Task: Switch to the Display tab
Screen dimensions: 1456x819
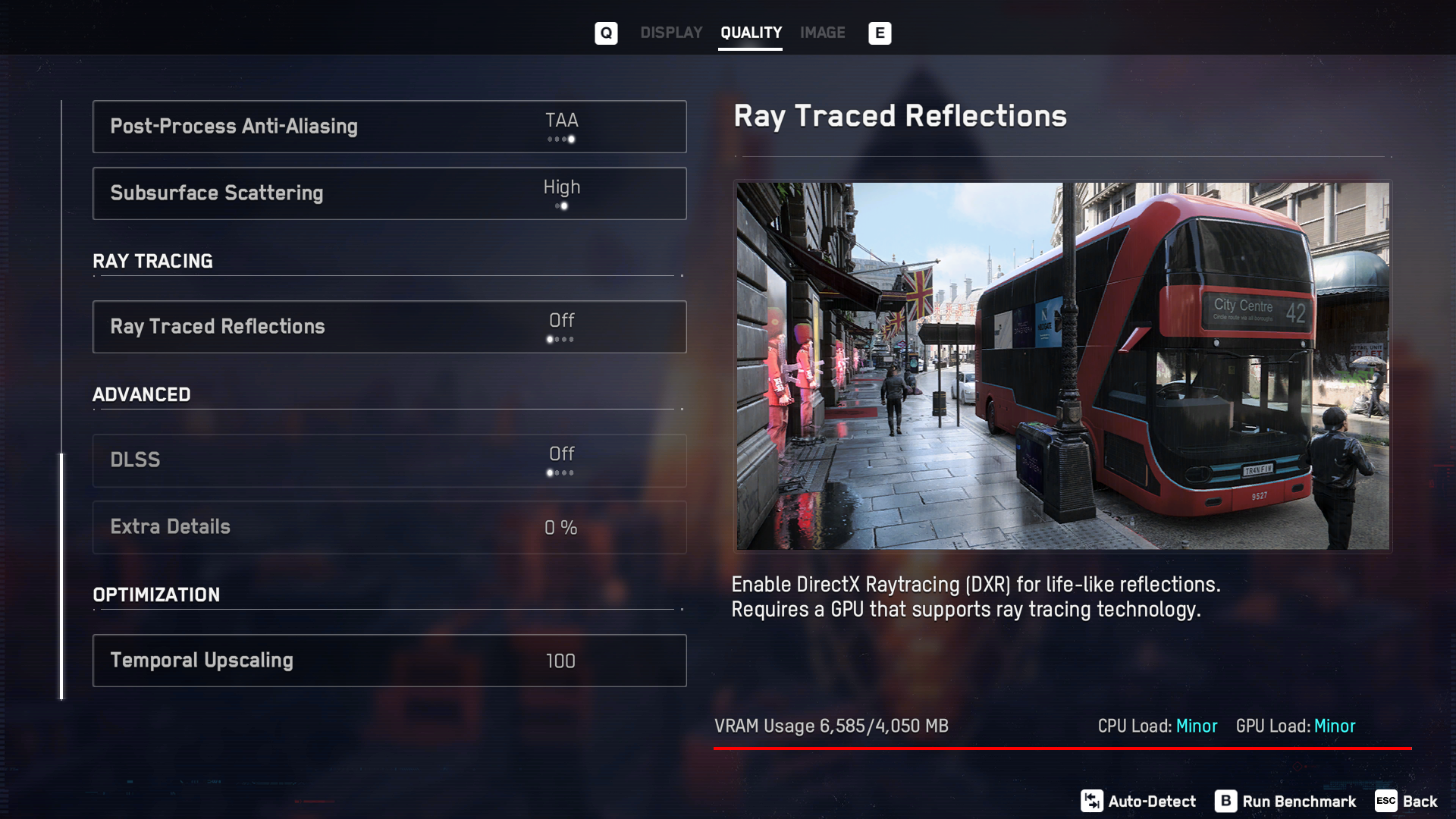Action: click(x=671, y=33)
